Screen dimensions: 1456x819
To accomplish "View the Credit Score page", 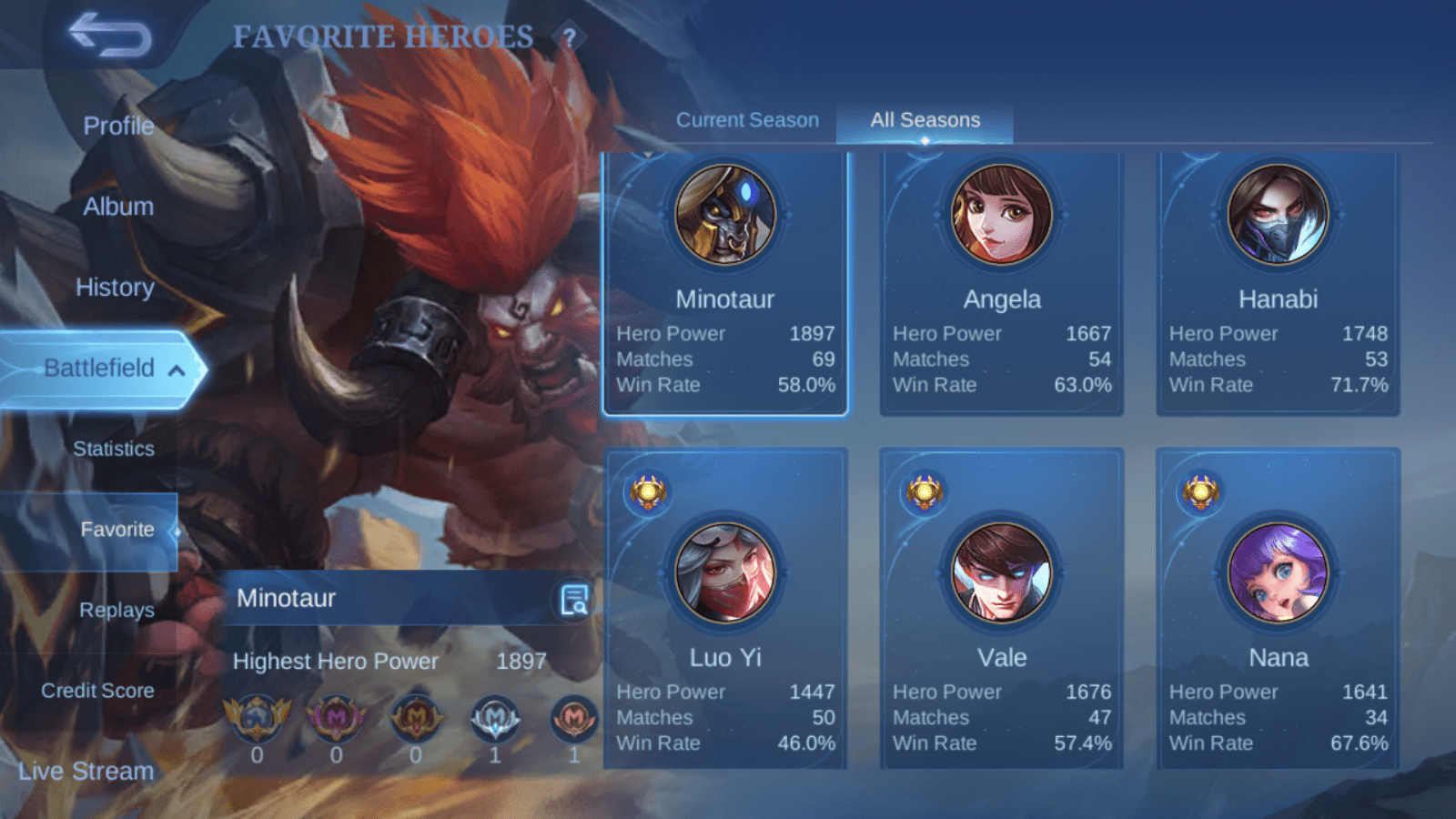I will 97,691.
